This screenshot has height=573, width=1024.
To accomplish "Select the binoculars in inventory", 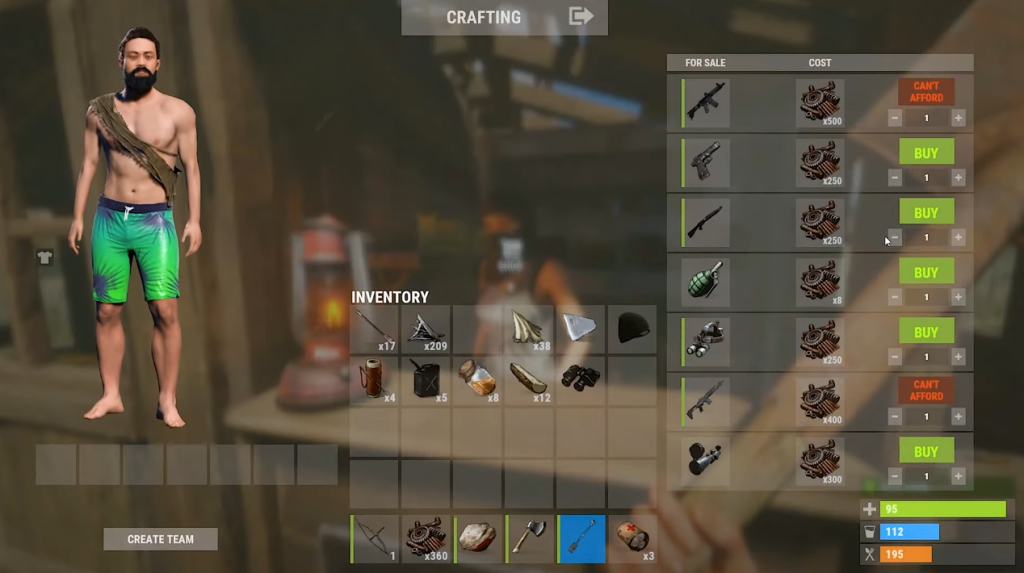I will tap(580, 380).
